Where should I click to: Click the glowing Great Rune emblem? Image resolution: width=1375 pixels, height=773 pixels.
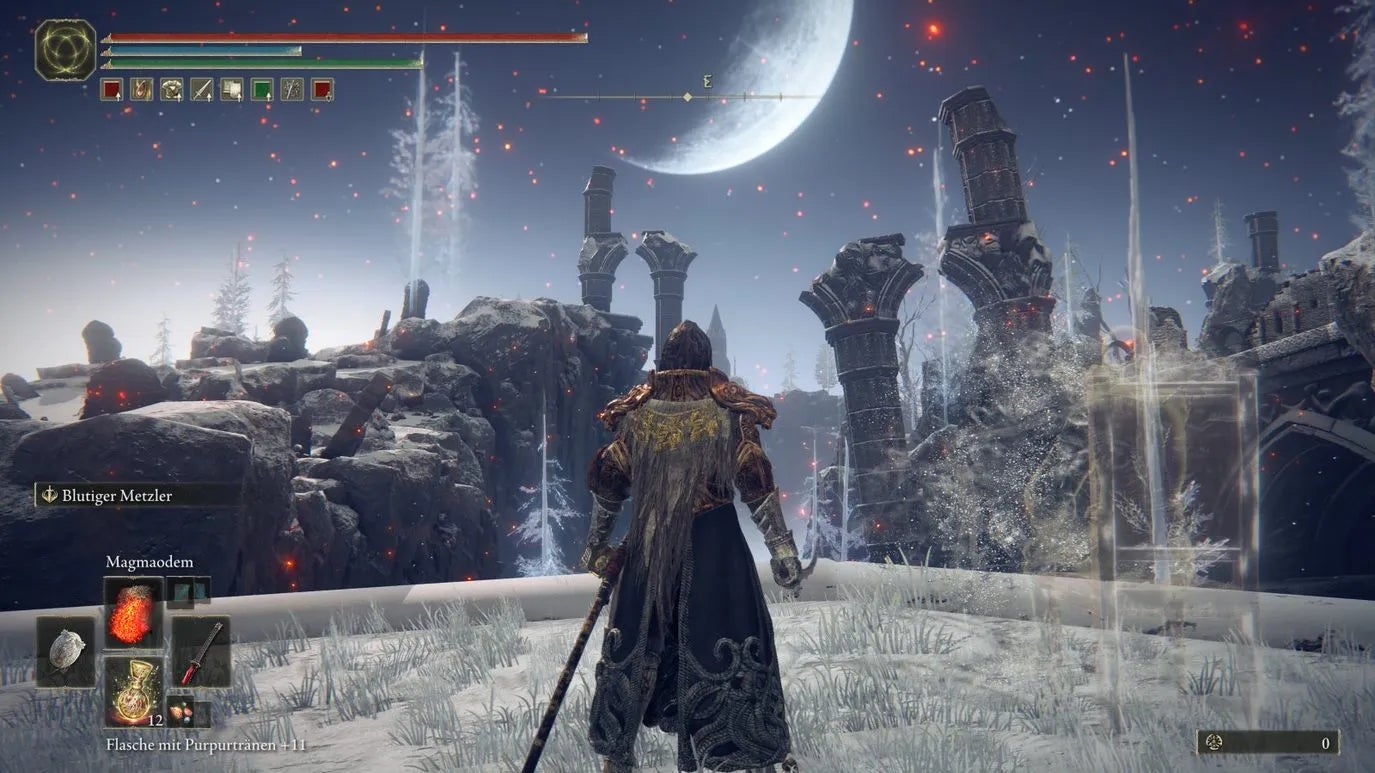(66, 50)
